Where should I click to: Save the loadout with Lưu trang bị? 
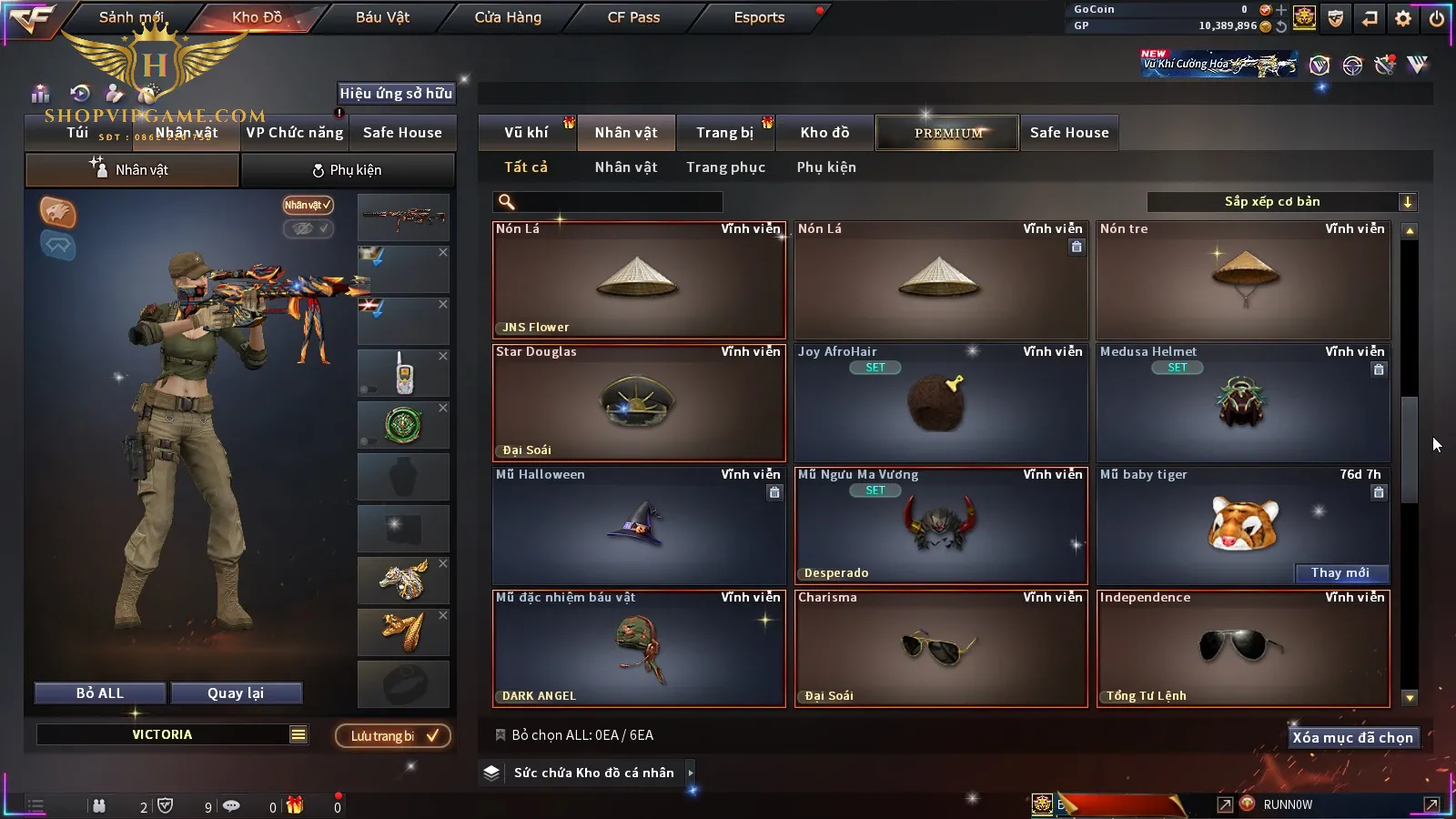[393, 736]
